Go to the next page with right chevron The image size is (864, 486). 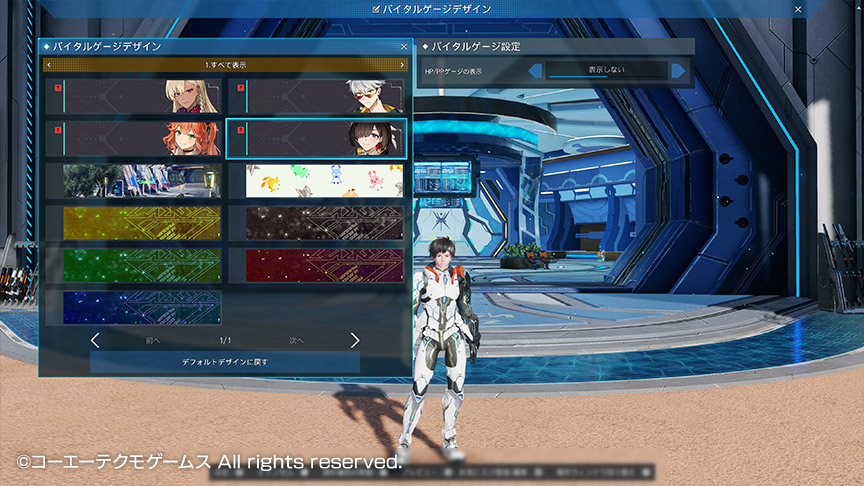coord(354,340)
